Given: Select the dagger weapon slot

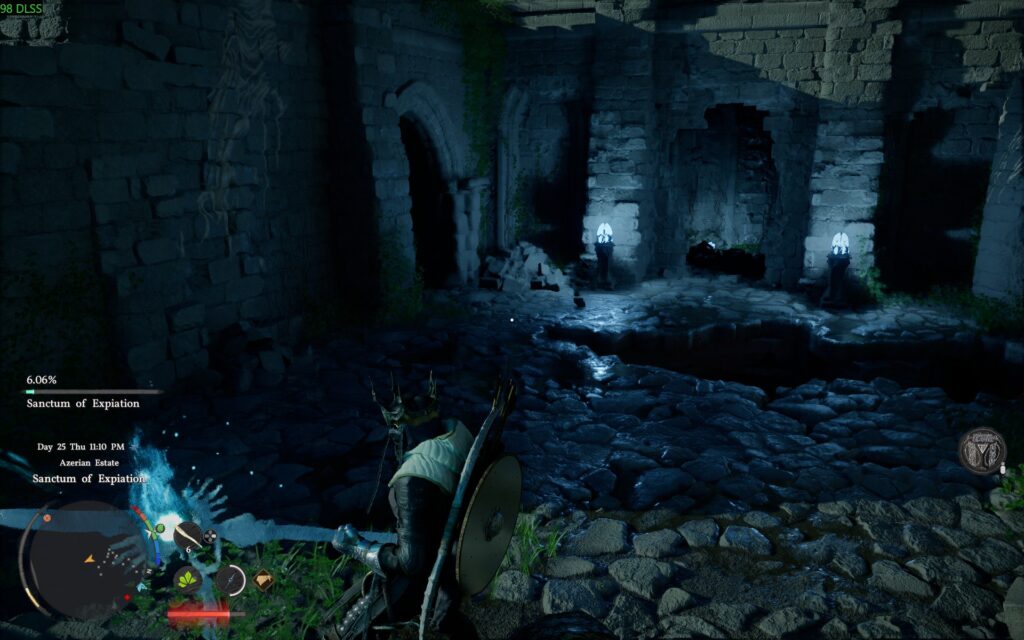Looking at the screenshot, I should coord(230,579).
